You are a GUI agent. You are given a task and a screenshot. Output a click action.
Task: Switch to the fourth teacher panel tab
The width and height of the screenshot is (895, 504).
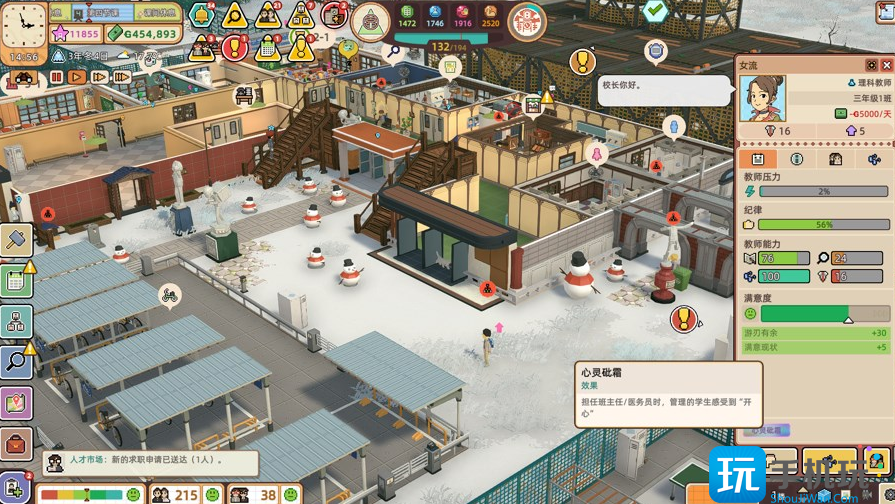pyautogui.click(x=874, y=159)
